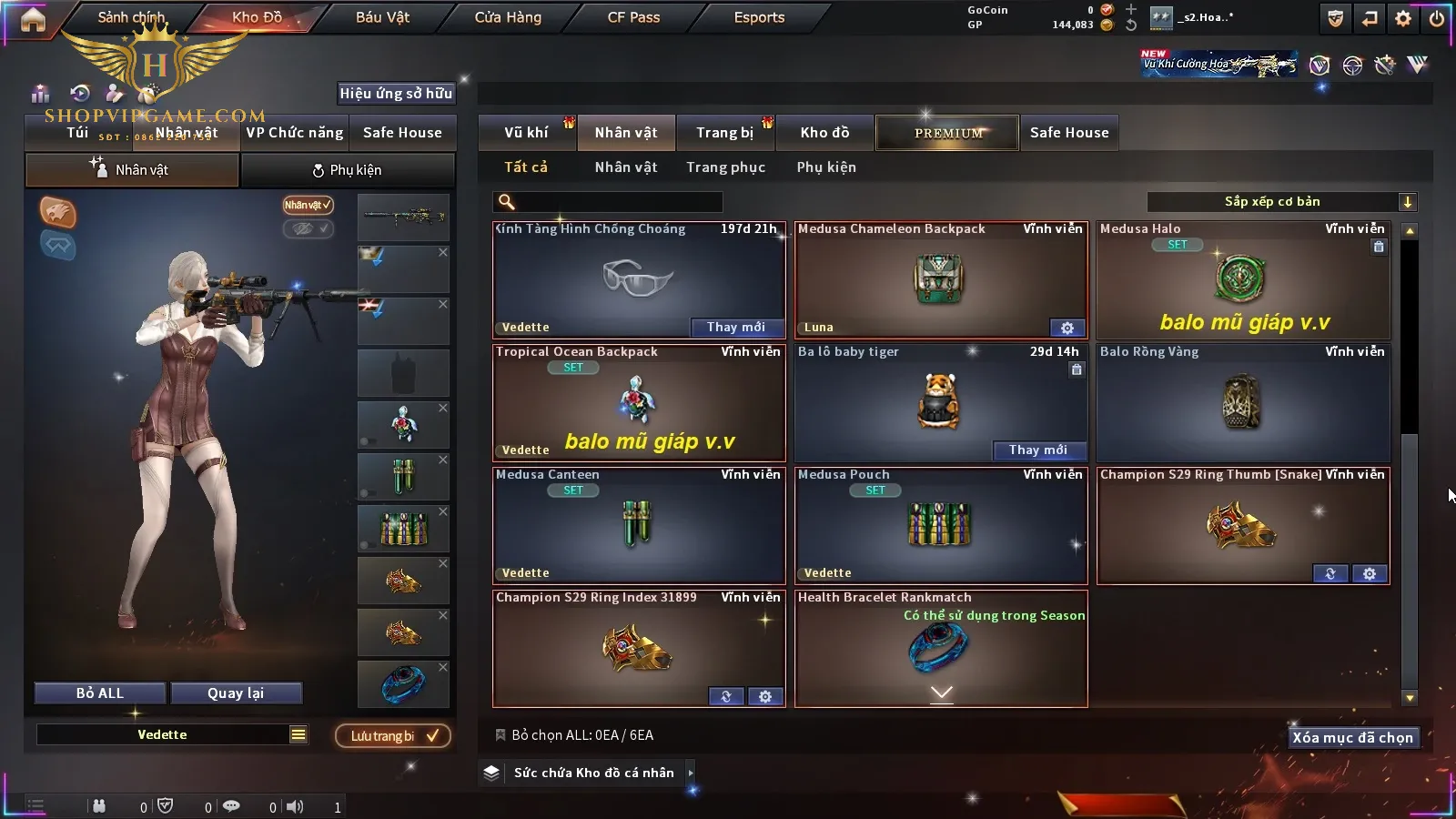Remove all with the Bỏ ALL button
The image size is (1456, 819).
tap(100, 693)
